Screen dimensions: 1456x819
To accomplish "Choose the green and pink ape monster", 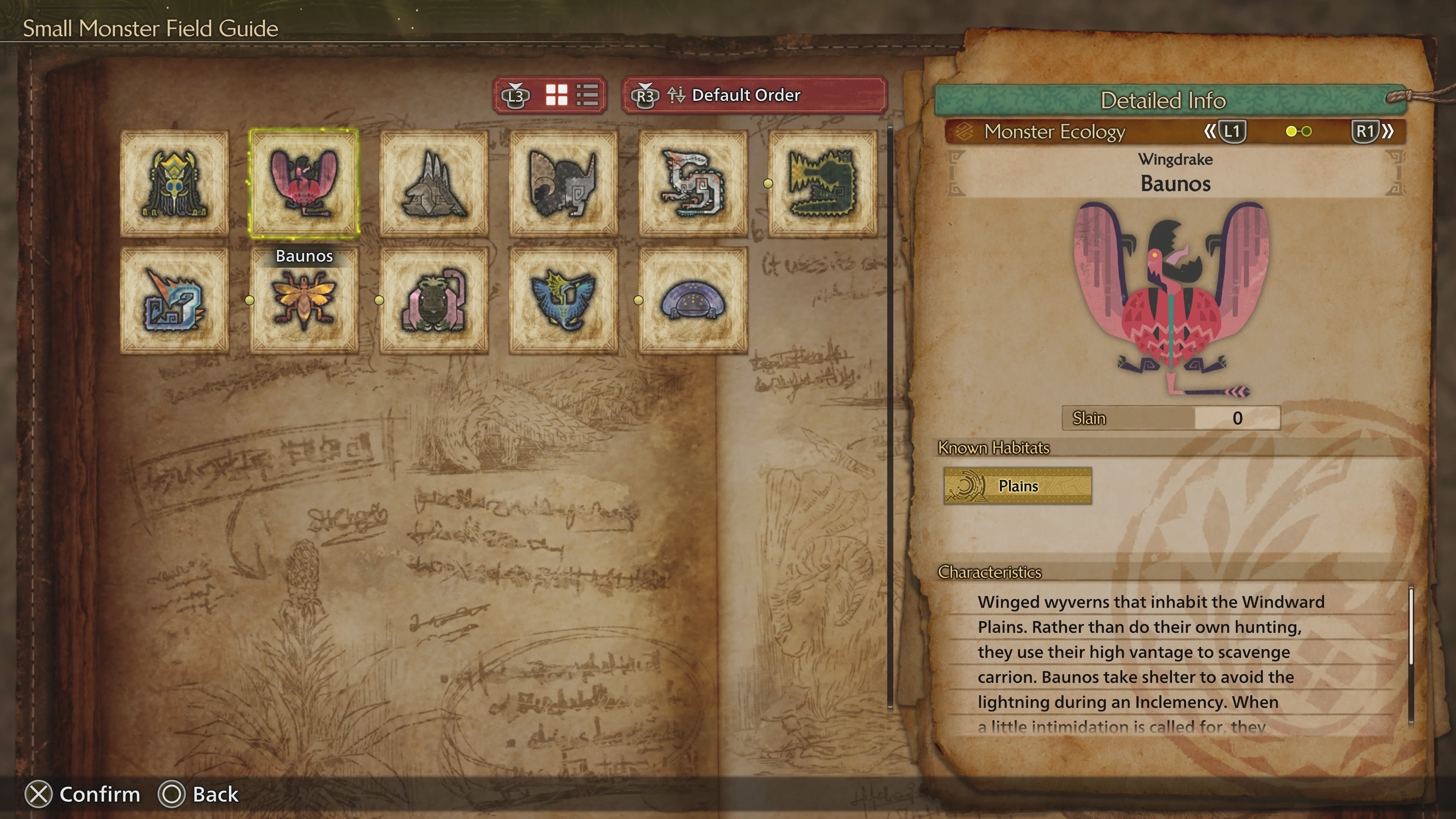I will click(433, 300).
